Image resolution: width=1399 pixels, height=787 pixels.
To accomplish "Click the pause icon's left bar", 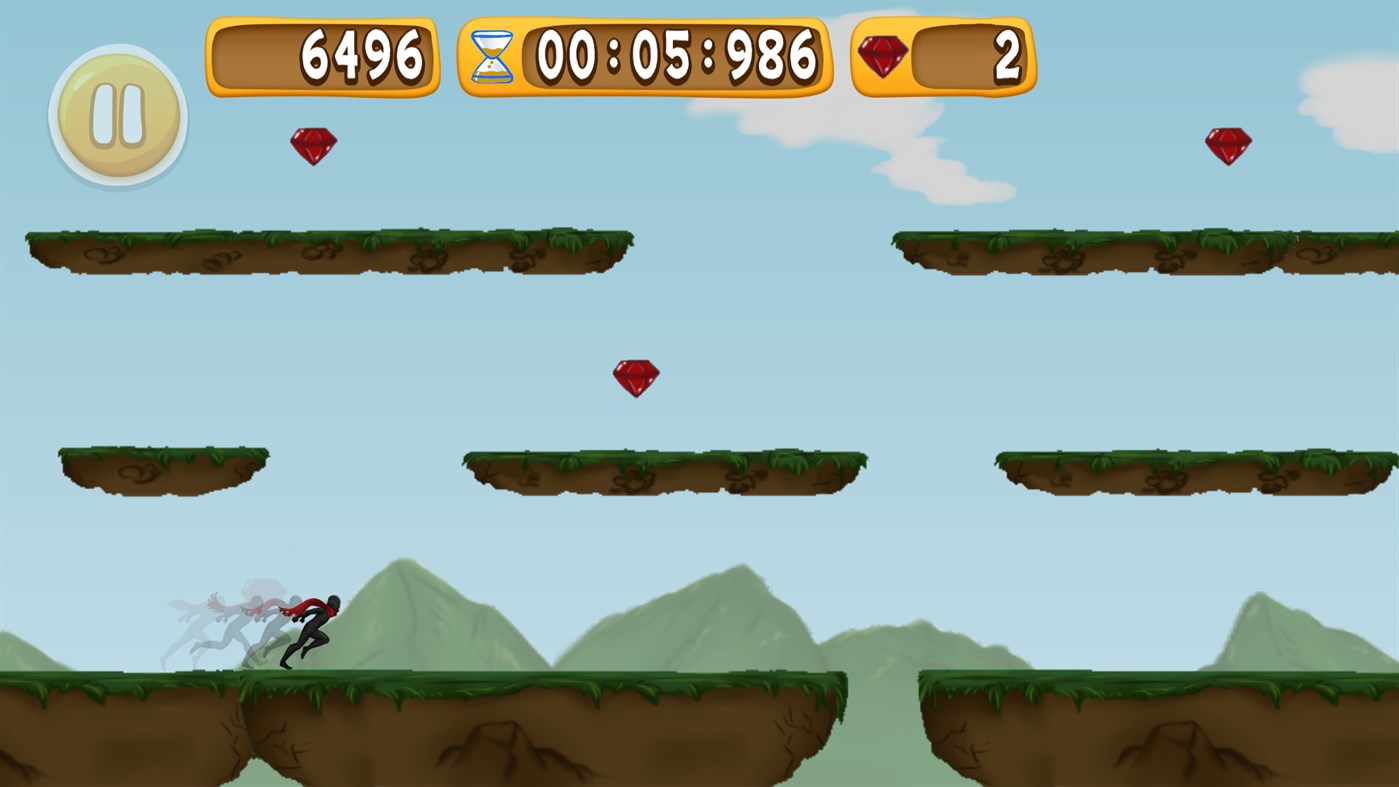I will 105,116.
